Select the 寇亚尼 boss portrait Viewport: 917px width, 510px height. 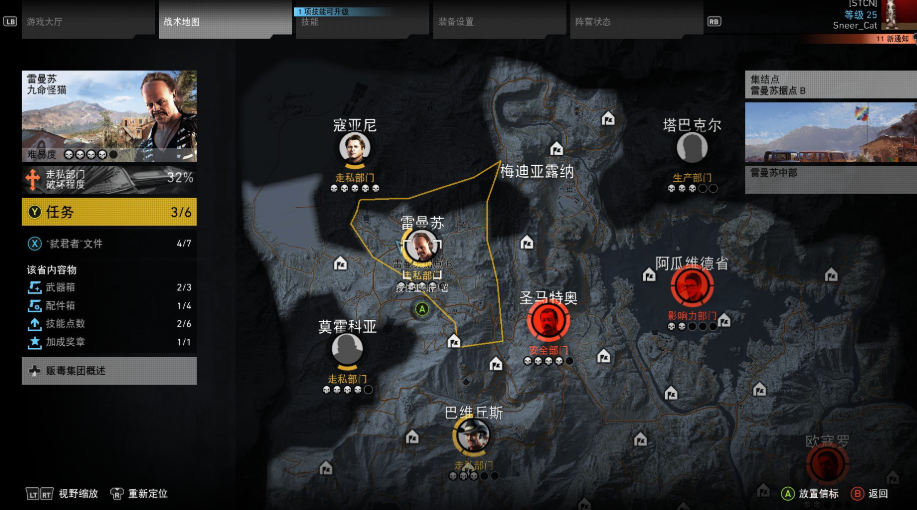(355, 149)
